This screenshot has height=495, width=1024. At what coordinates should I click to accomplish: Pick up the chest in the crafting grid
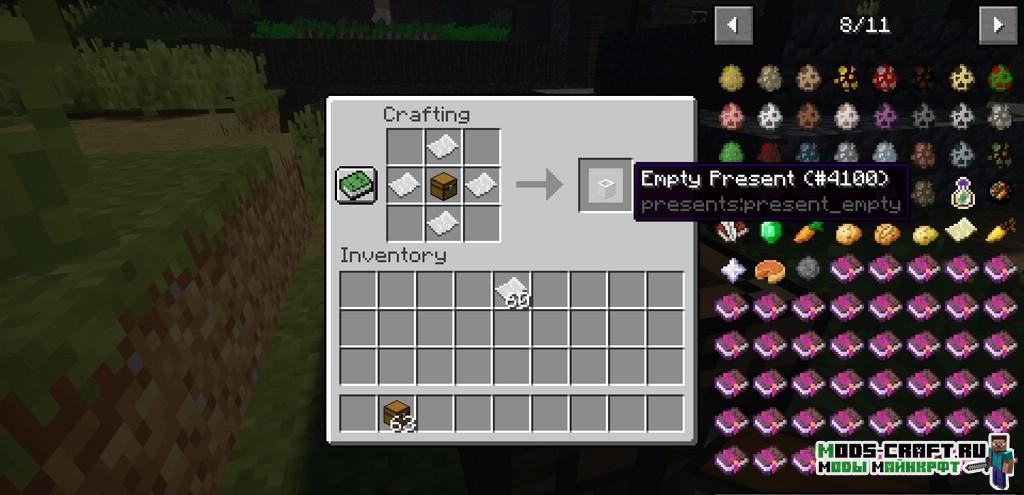pyautogui.click(x=443, y=184)
